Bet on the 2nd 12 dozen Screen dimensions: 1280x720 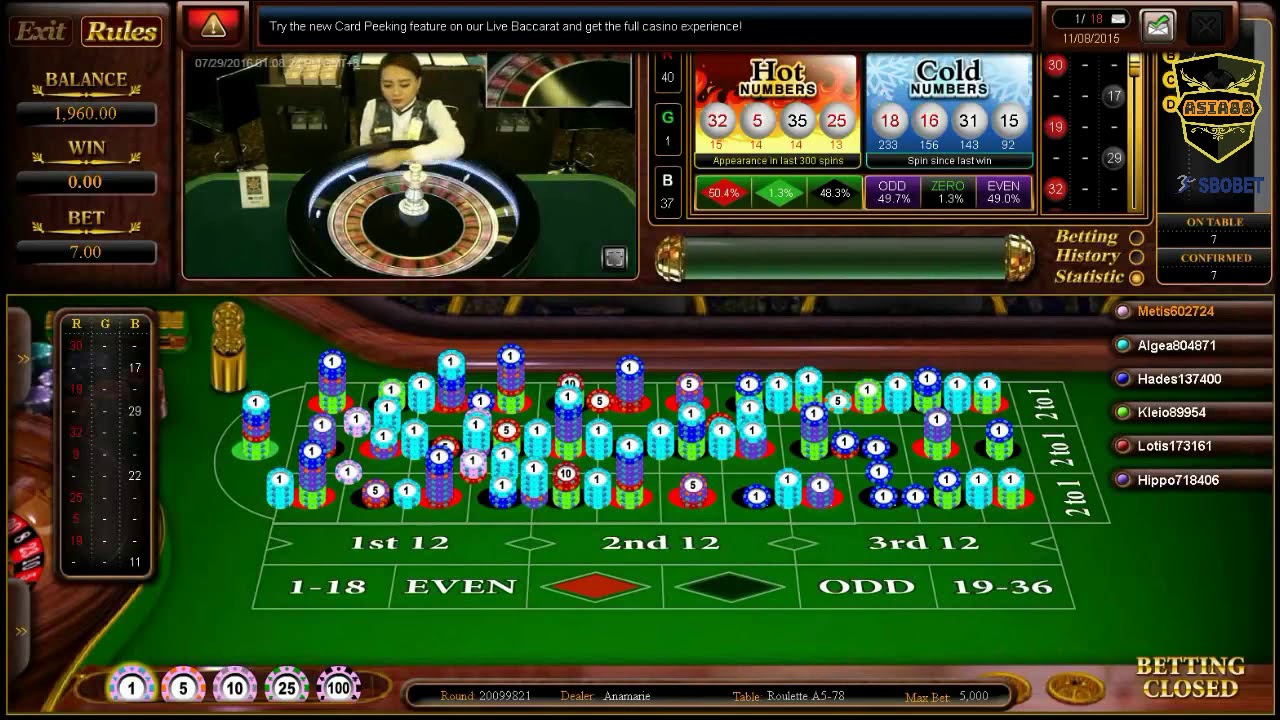click(660, 543)
